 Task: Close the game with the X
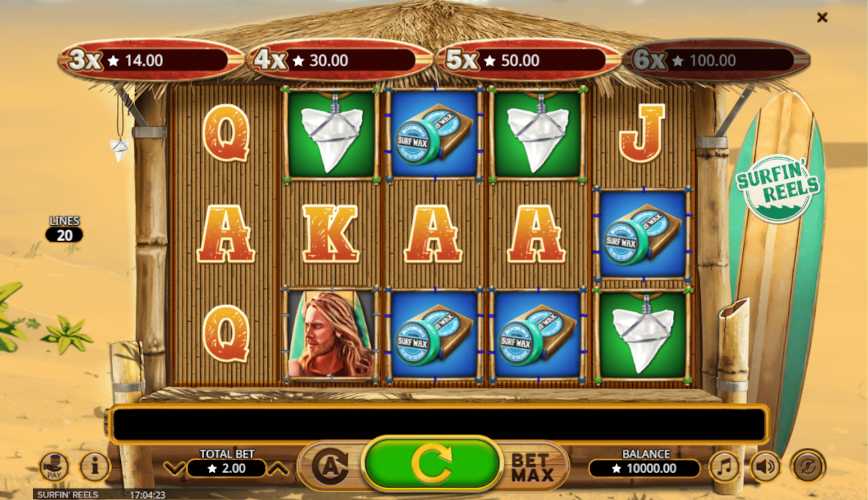[822, 17]
